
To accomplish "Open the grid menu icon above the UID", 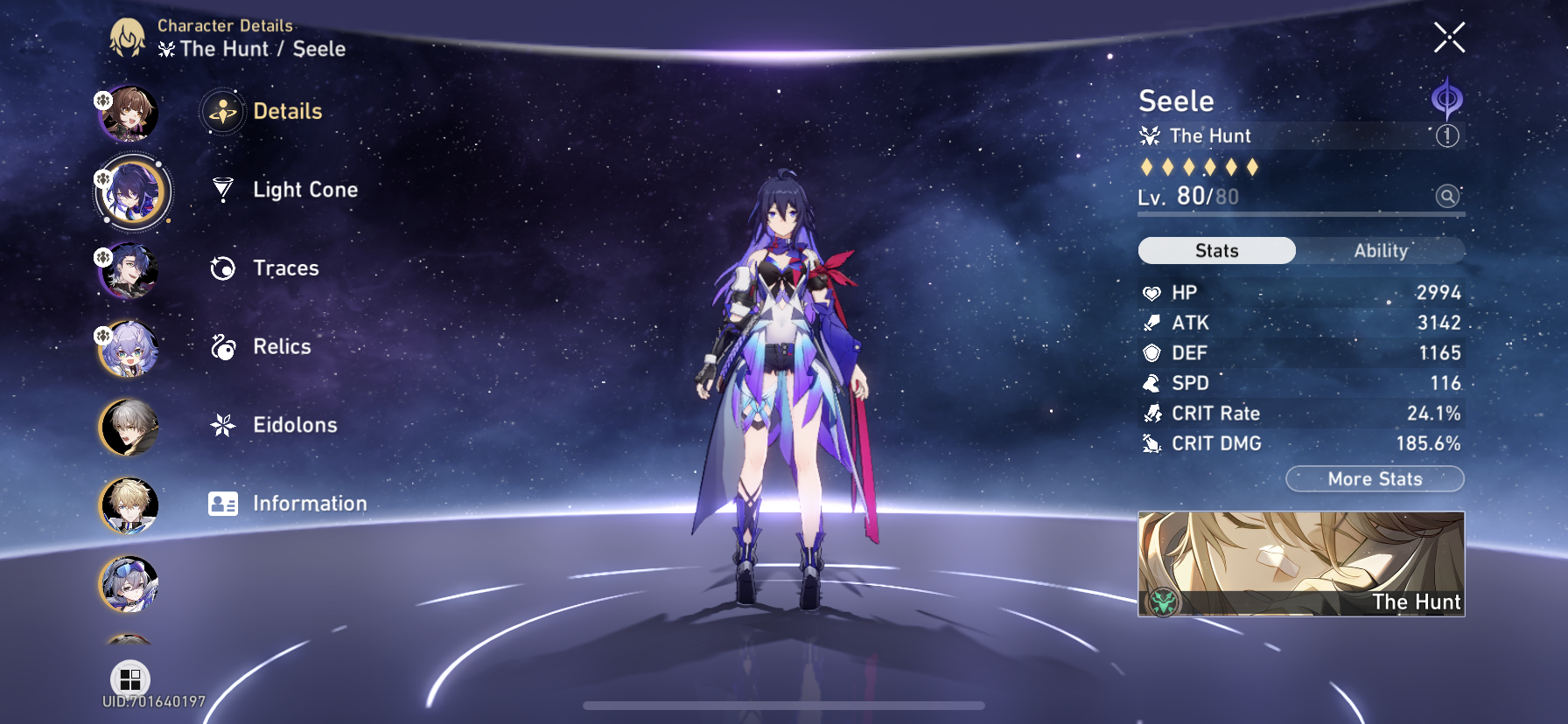I will [131, 678].
